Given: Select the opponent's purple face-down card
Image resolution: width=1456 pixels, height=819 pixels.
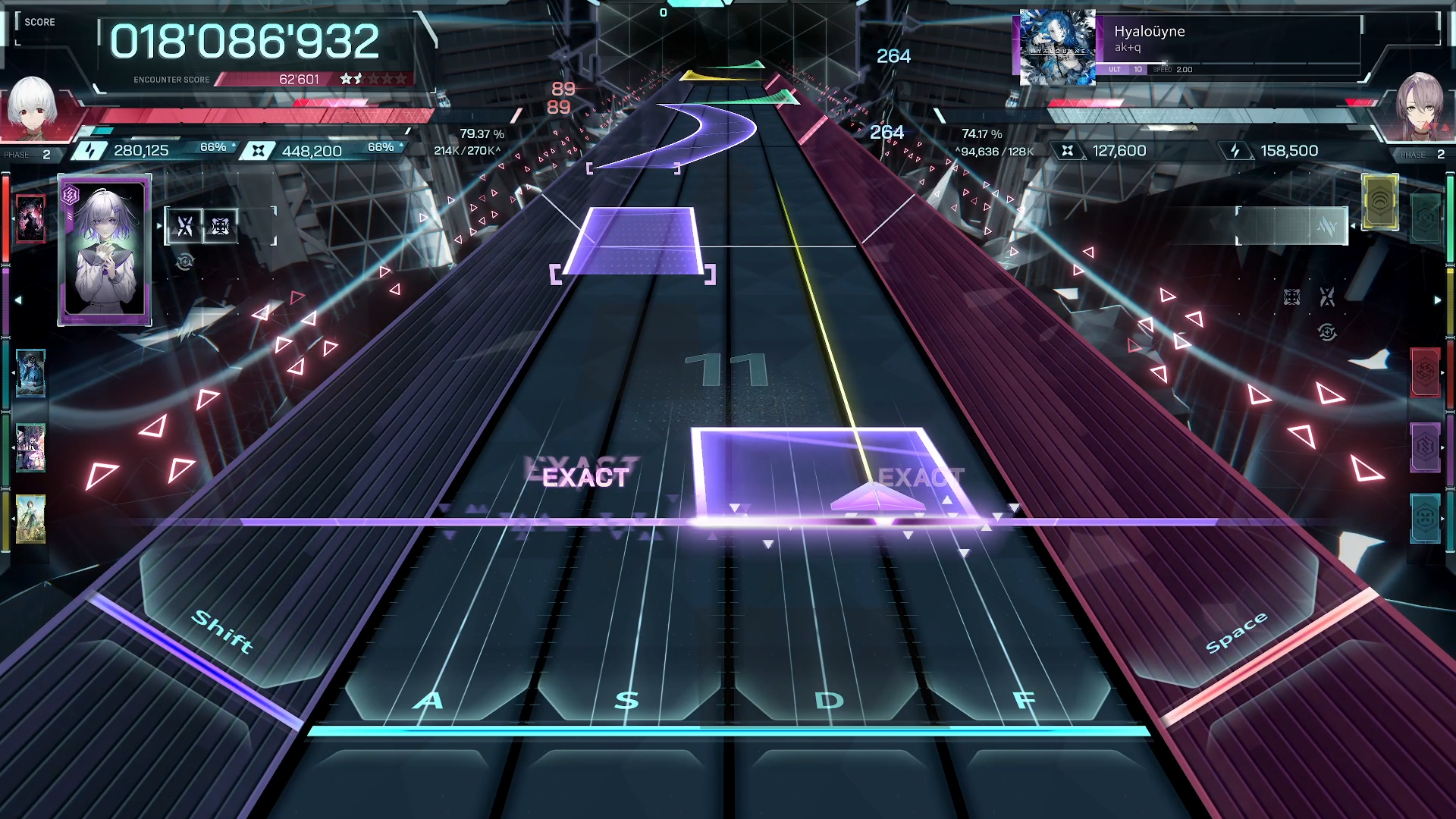Looking at the screenshot, I should 1425,447.
